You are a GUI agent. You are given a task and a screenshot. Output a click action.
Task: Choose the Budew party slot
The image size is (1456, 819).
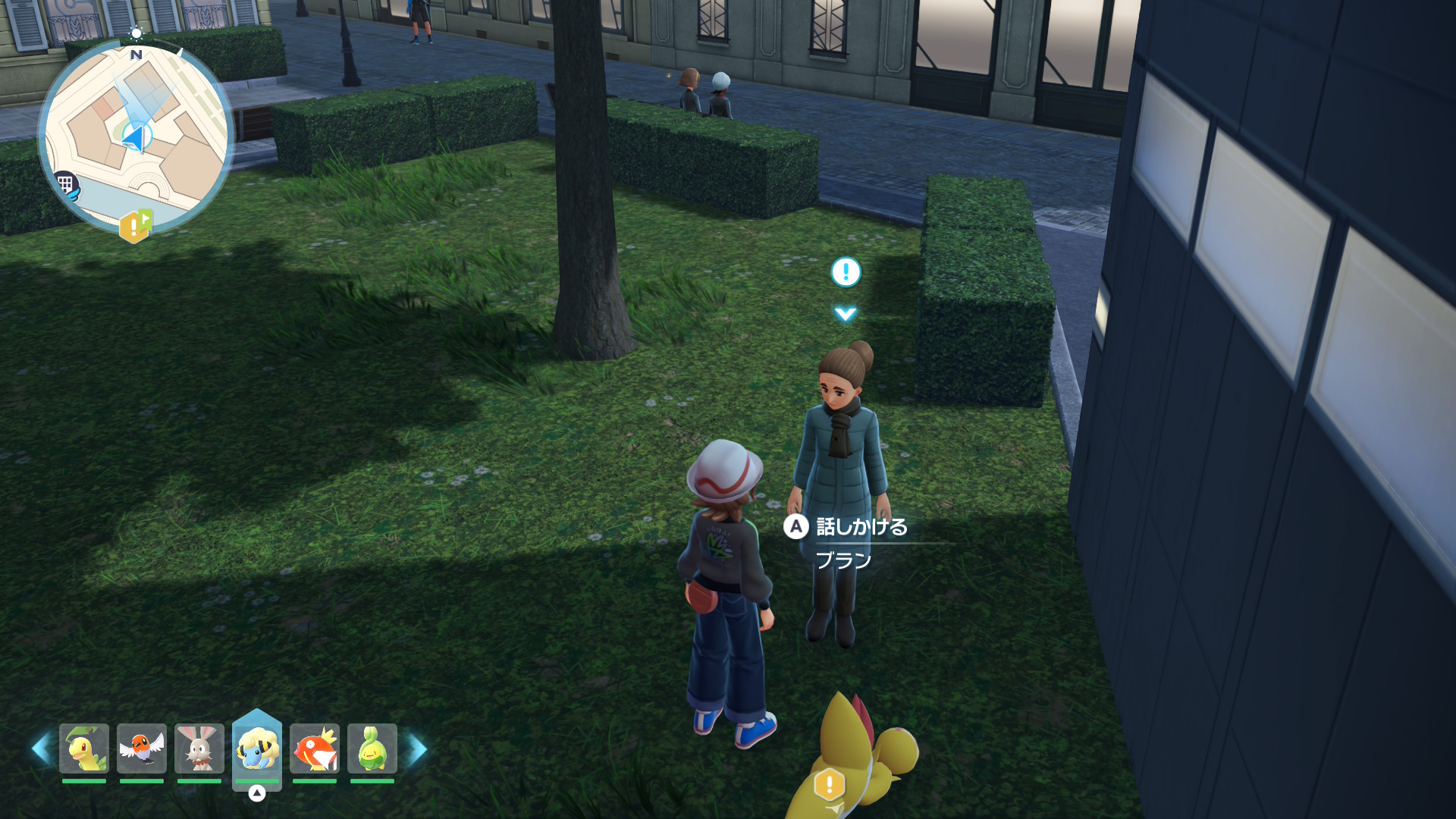coord(372,748)
